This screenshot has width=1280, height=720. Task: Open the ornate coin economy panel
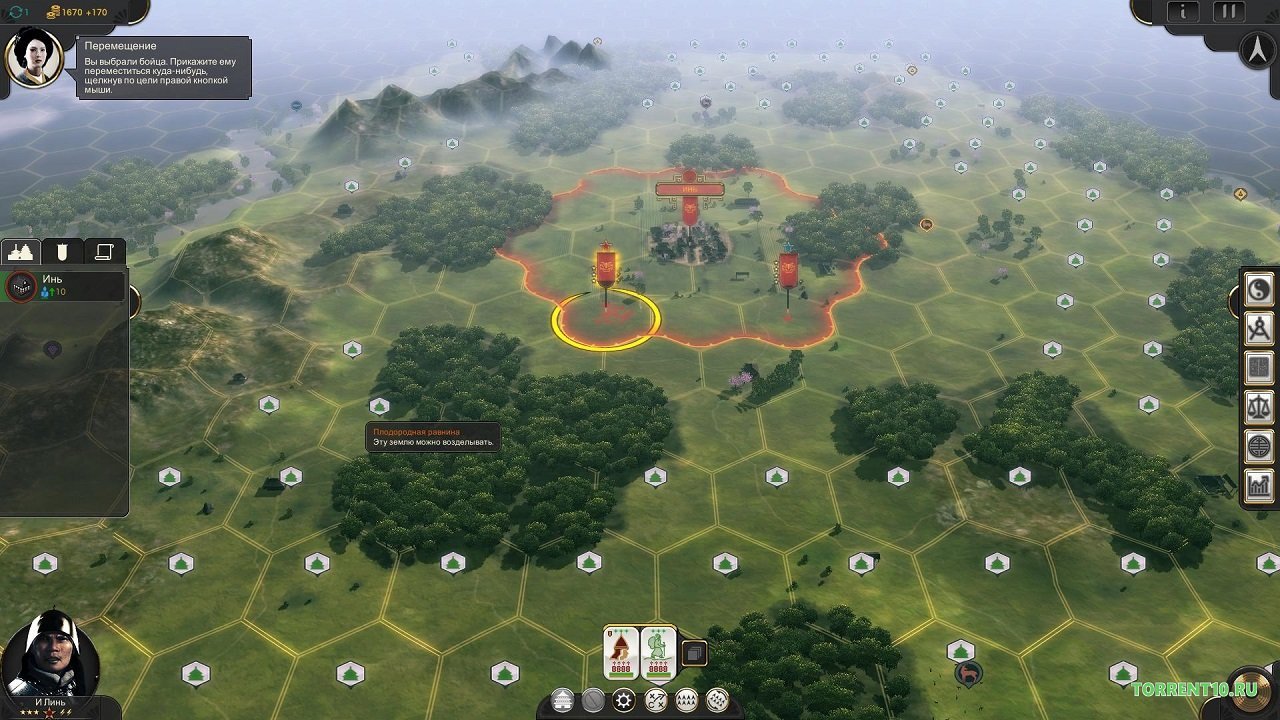pyautogui.click(x=1258, y=440)
